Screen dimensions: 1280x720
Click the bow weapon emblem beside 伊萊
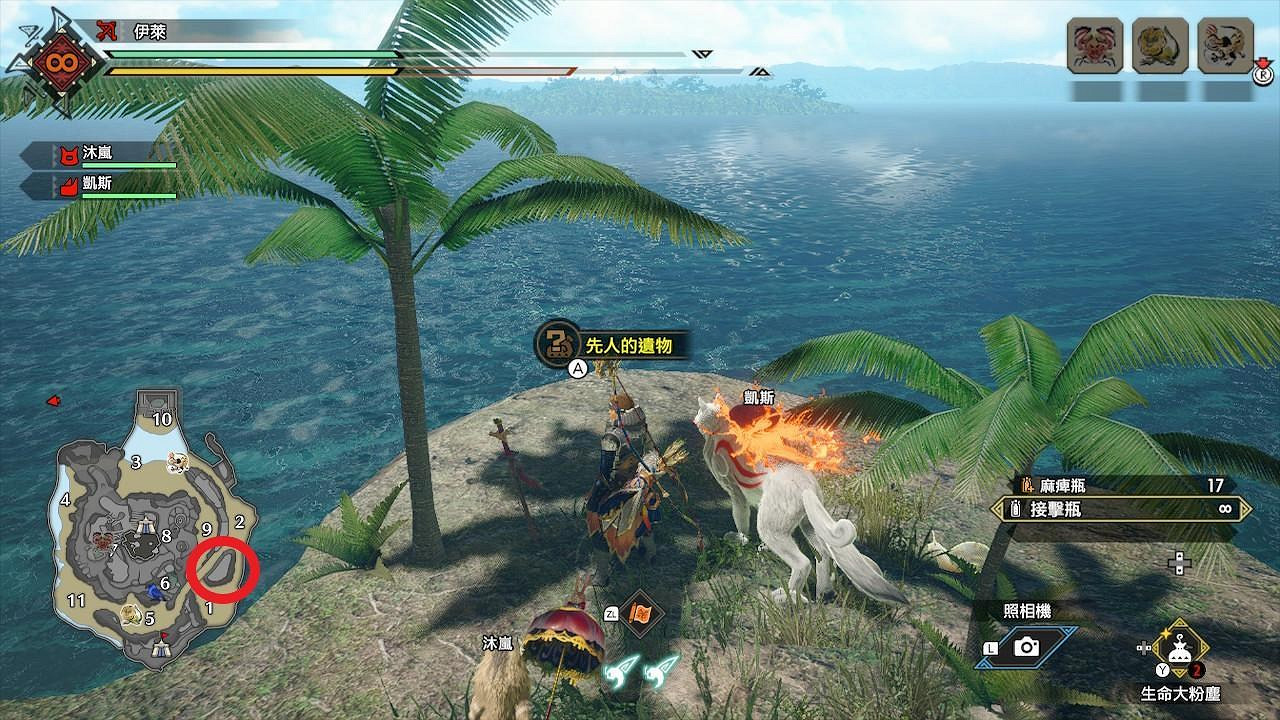pos(106,33)
